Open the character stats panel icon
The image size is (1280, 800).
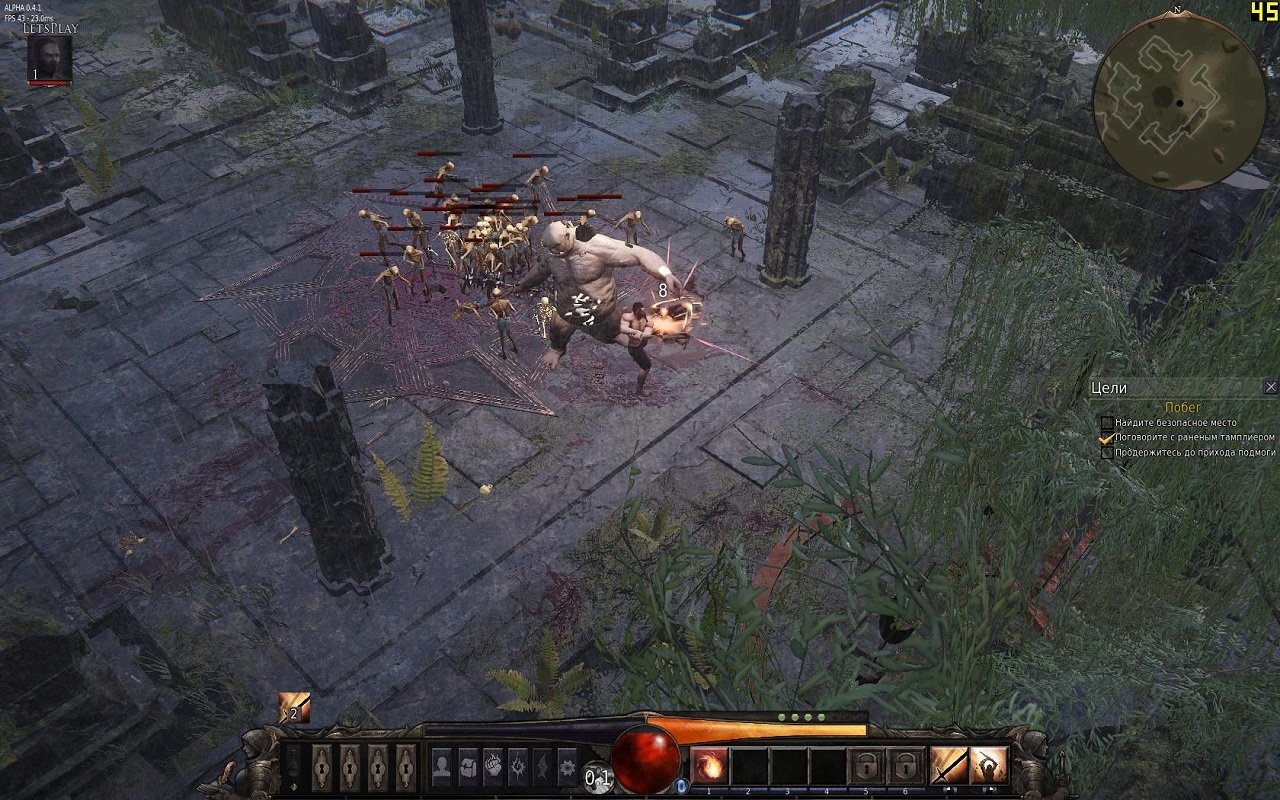pyautogui.click(x=442, y=766)
